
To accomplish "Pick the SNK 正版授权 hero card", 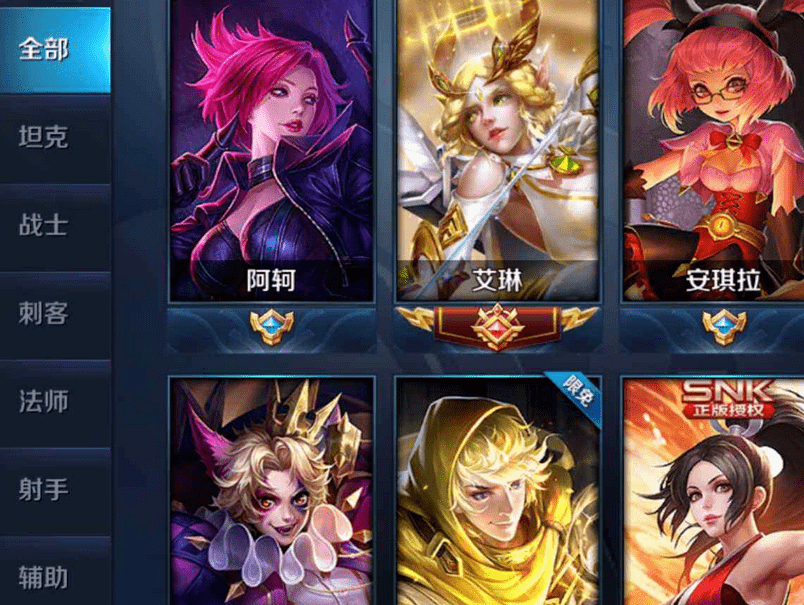I will tap(714, 492).
